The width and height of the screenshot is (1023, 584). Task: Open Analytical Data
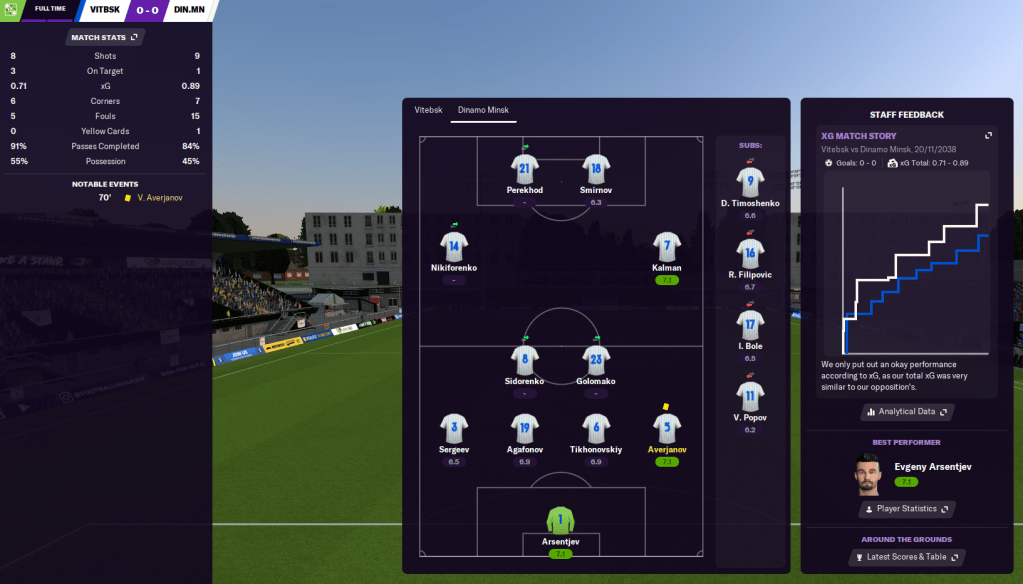point(907,411)
